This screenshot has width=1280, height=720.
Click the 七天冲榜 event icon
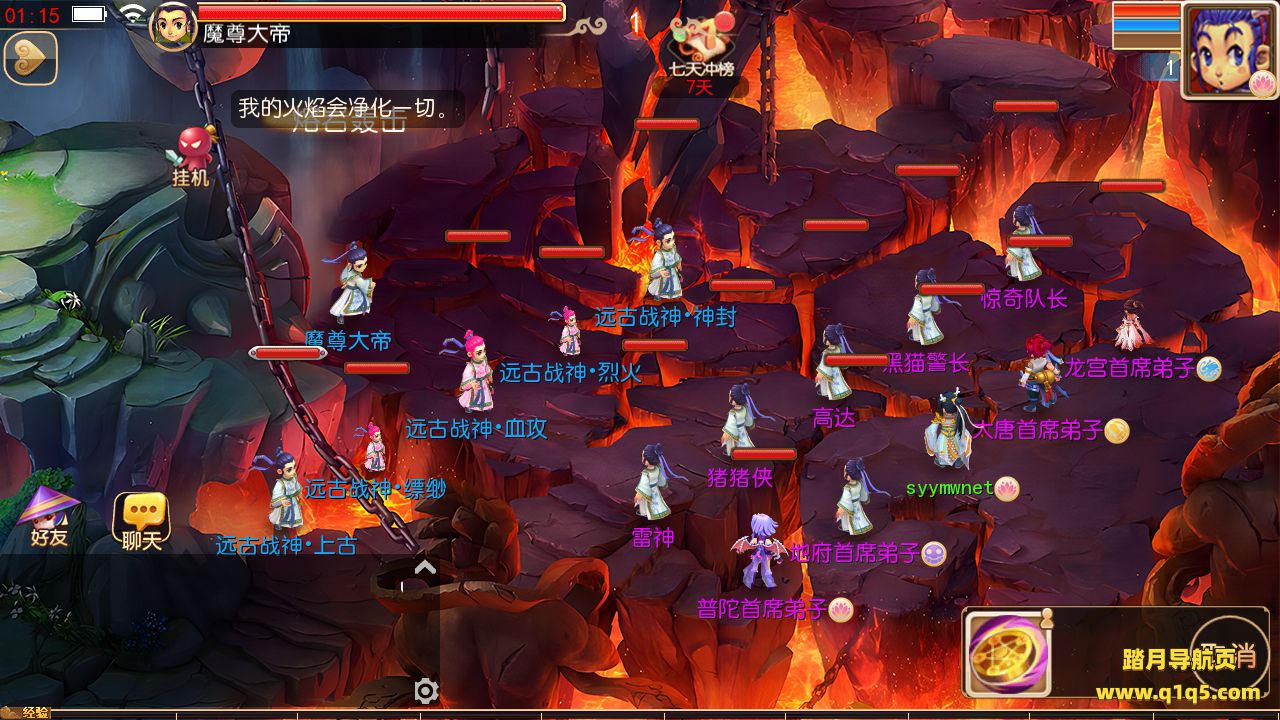702,50
